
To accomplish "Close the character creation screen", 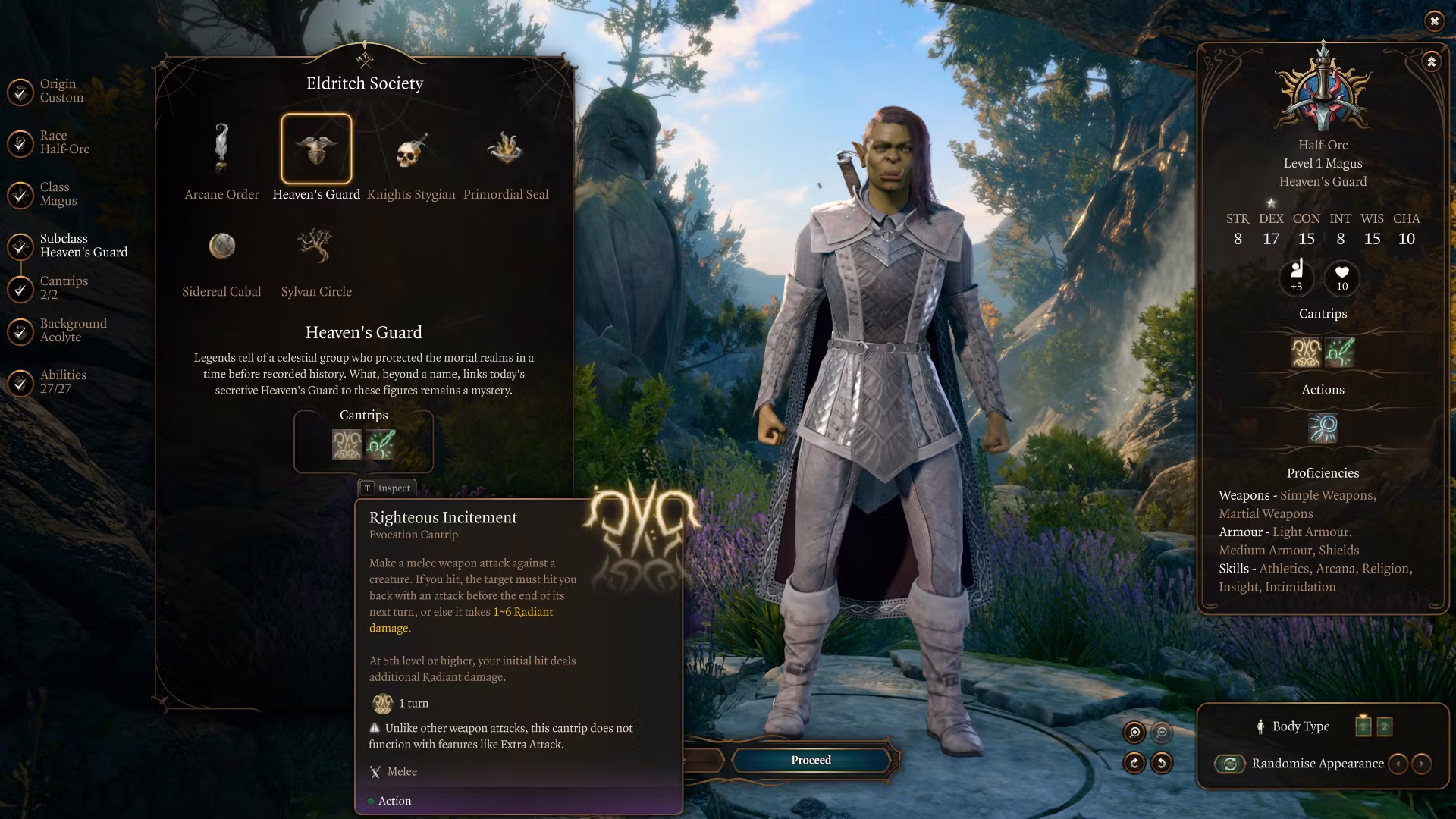I will click(x=1434, y=21).
